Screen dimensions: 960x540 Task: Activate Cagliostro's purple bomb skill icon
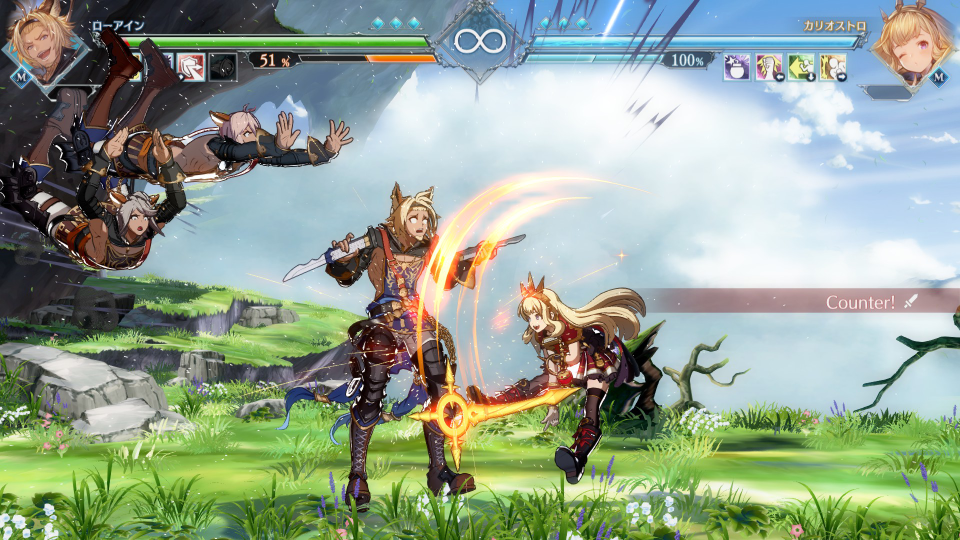[737, 67]
